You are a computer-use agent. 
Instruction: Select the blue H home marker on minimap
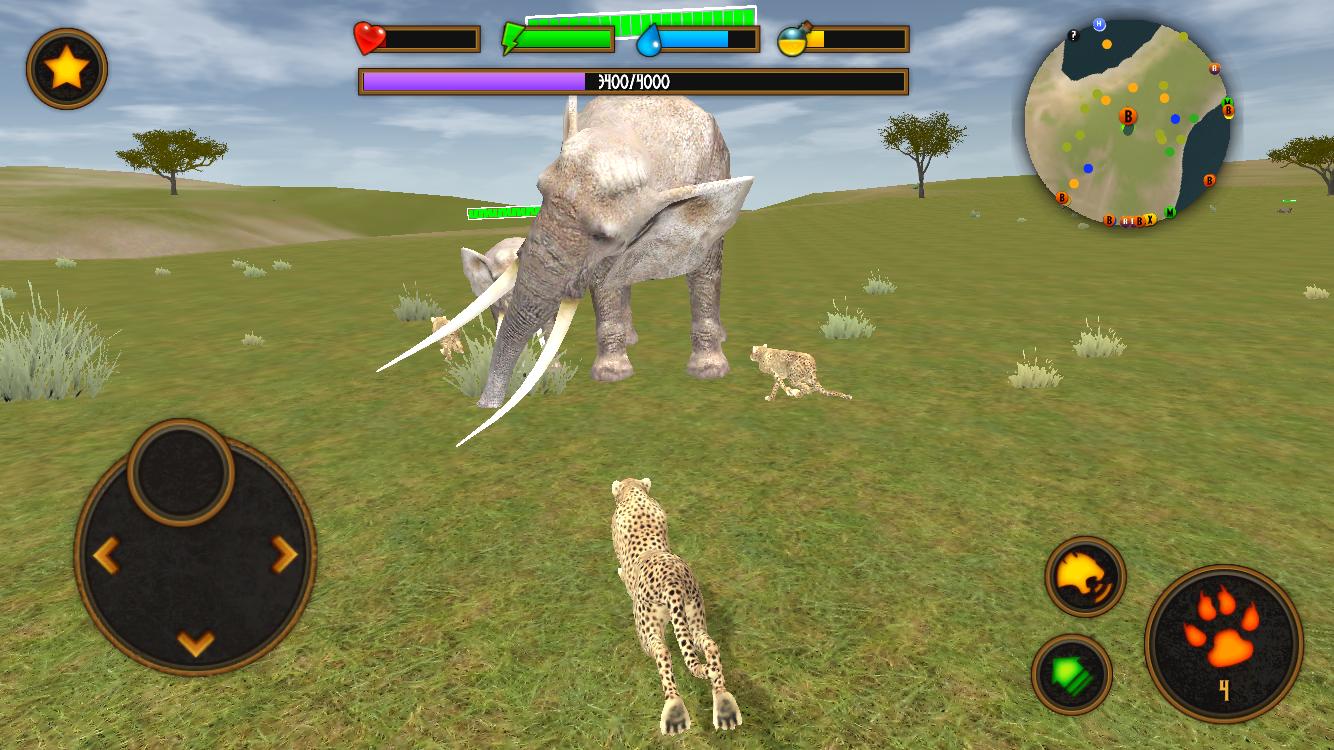(x=1098, y=22)
